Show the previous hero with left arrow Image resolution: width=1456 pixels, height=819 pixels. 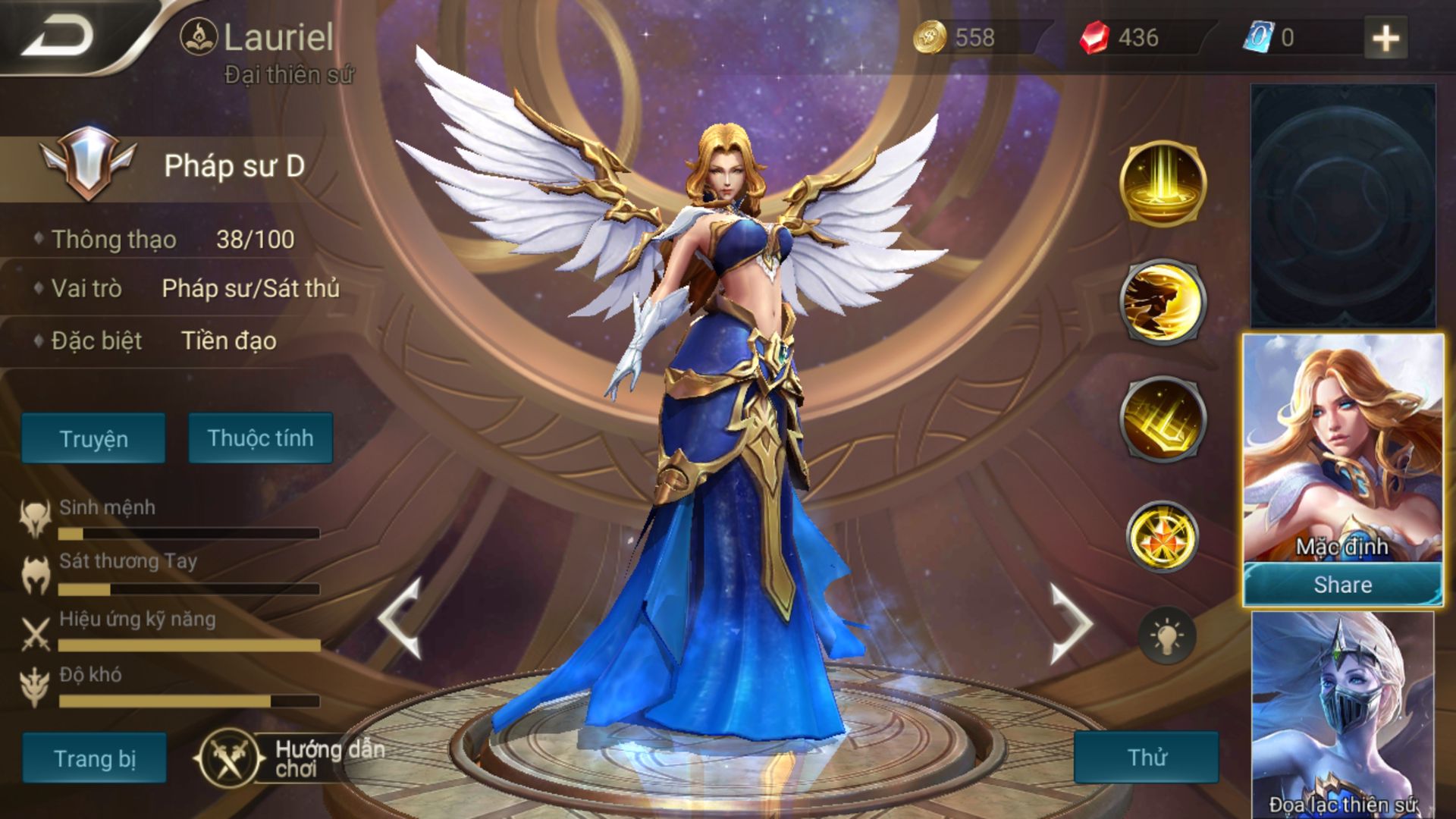tap(400, 618)
